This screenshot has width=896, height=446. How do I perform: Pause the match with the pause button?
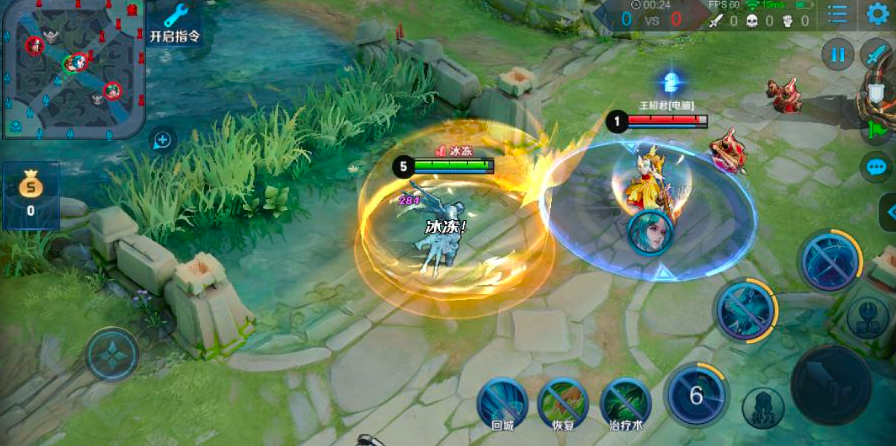[838, 54]
